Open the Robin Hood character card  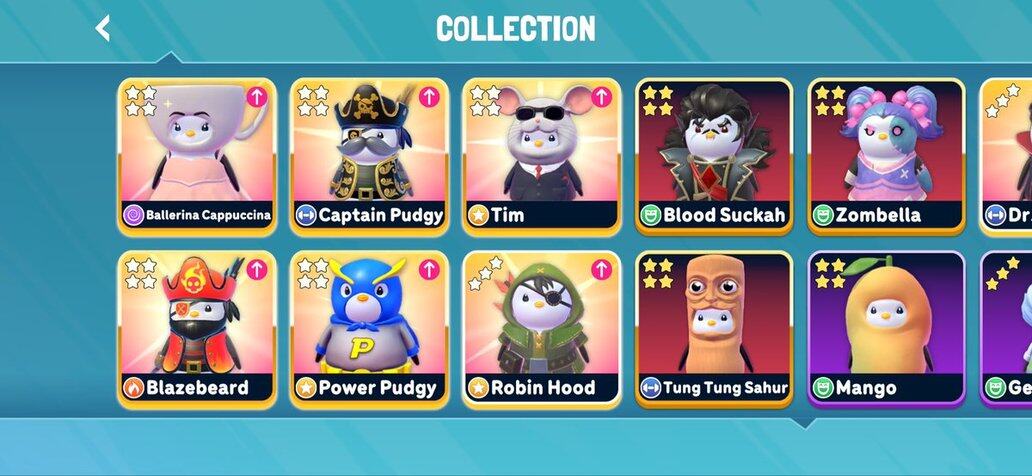pos(541,329)
